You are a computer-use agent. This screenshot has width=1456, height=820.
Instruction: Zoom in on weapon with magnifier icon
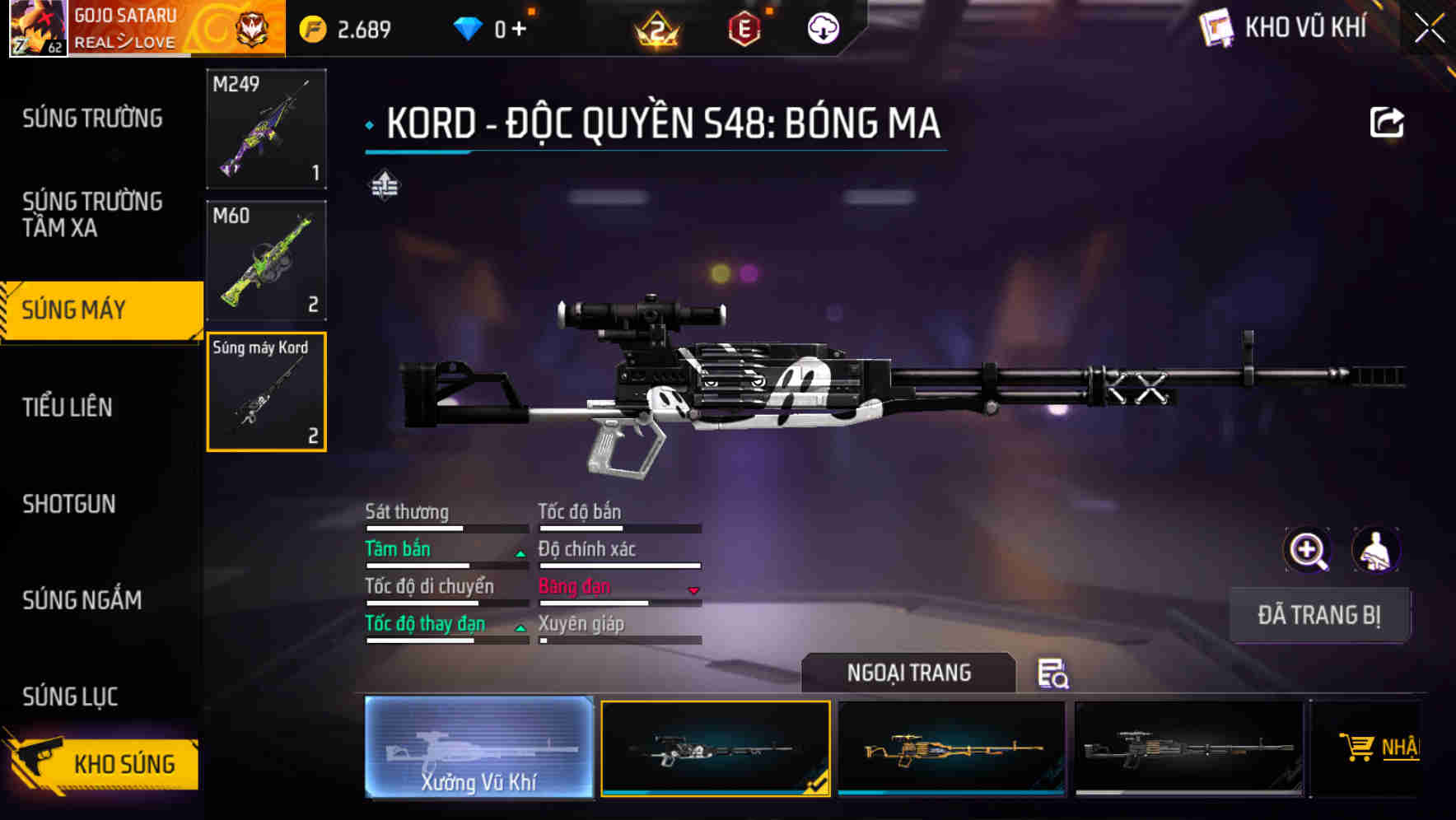pyautogui.click(x=1307, y=550)
